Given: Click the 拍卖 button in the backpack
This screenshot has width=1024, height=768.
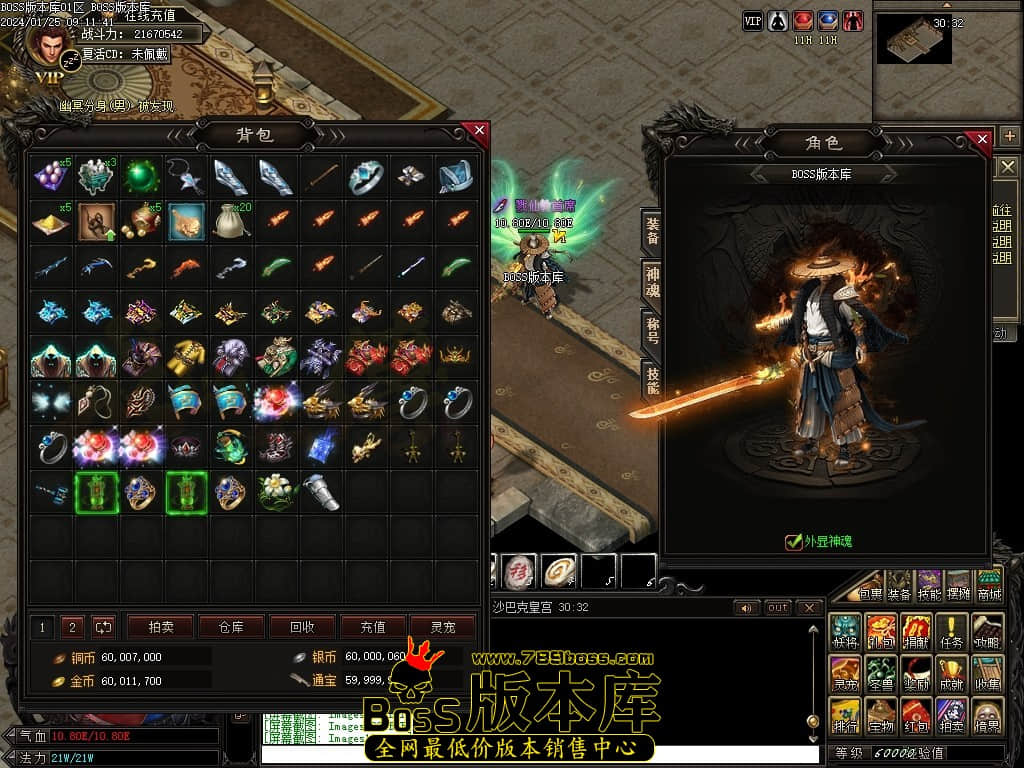Looking at the screenshot, I should coord(161,627).
